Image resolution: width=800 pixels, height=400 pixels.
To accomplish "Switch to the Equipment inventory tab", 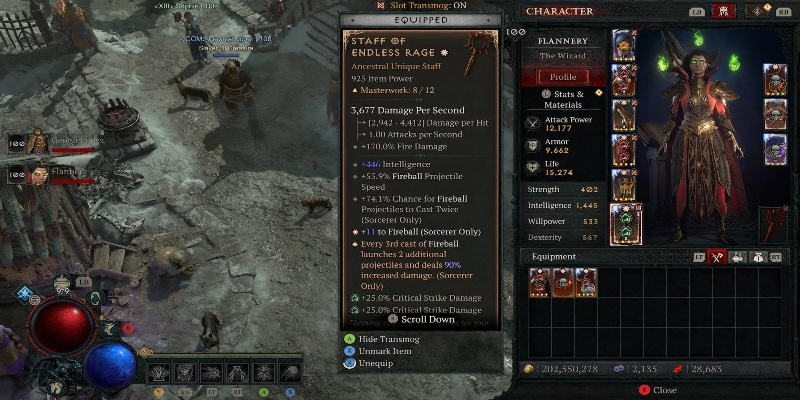I will coord(717,257).
